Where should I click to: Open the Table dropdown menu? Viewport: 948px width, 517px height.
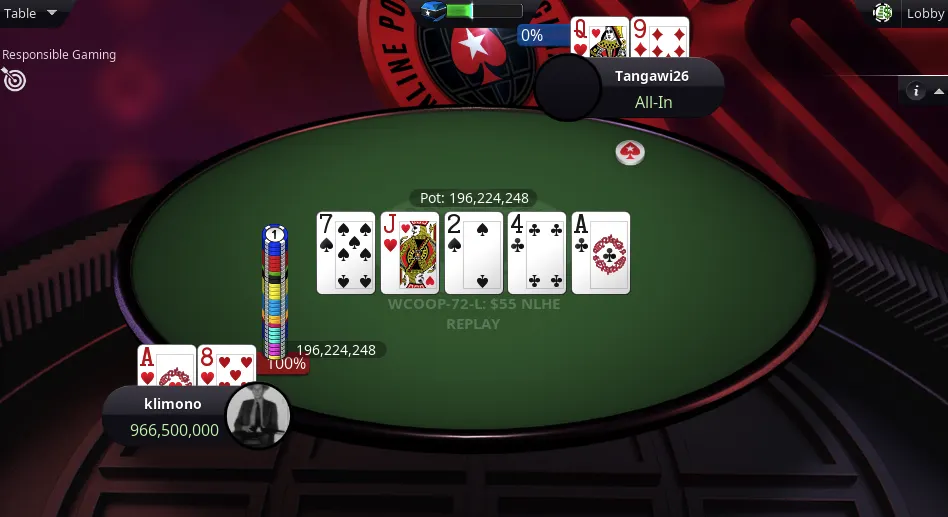pyautogui.click(x=30, y=13)
